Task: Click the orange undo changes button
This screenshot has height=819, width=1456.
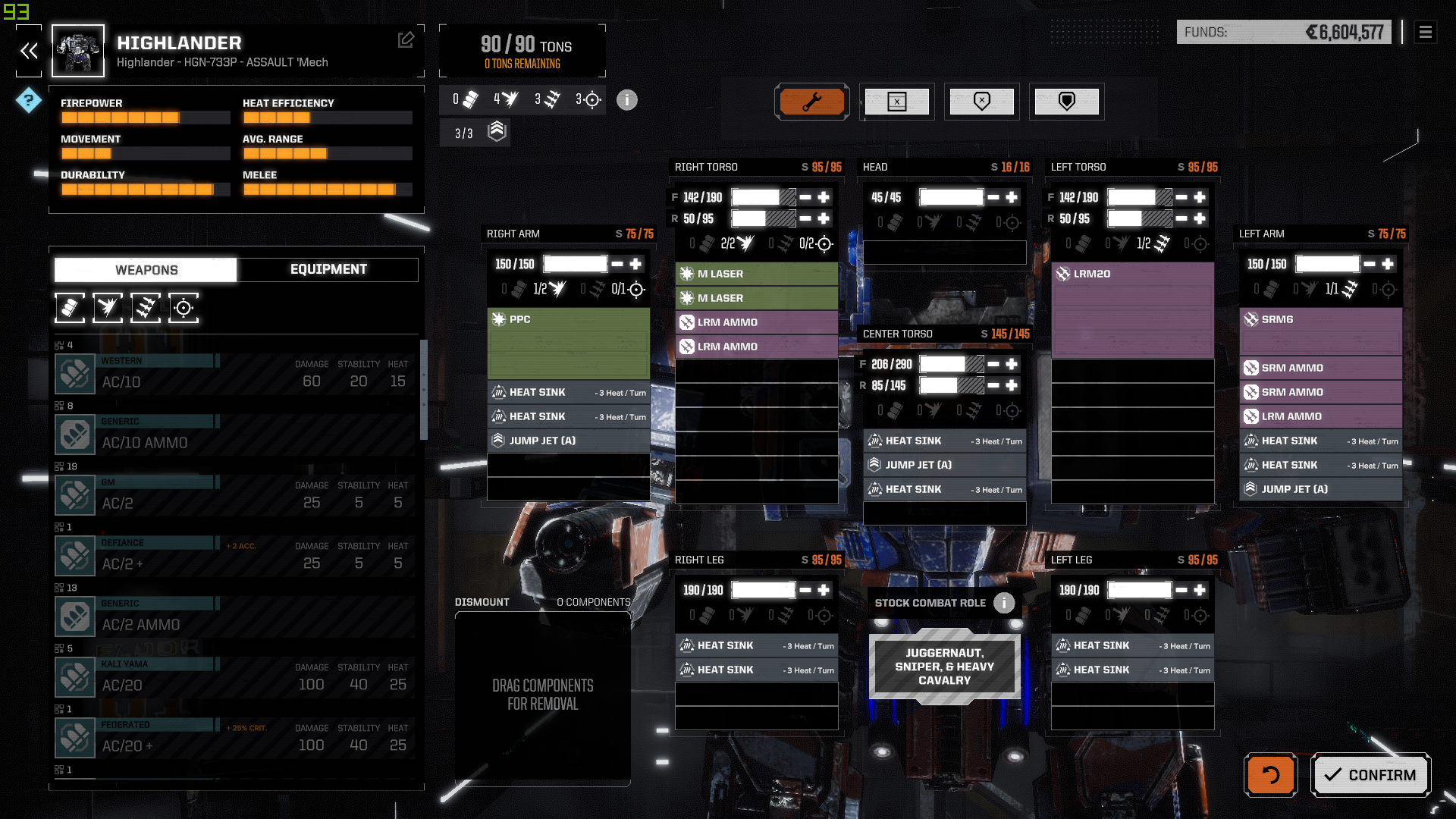Action: click(x=1270, y=774)
